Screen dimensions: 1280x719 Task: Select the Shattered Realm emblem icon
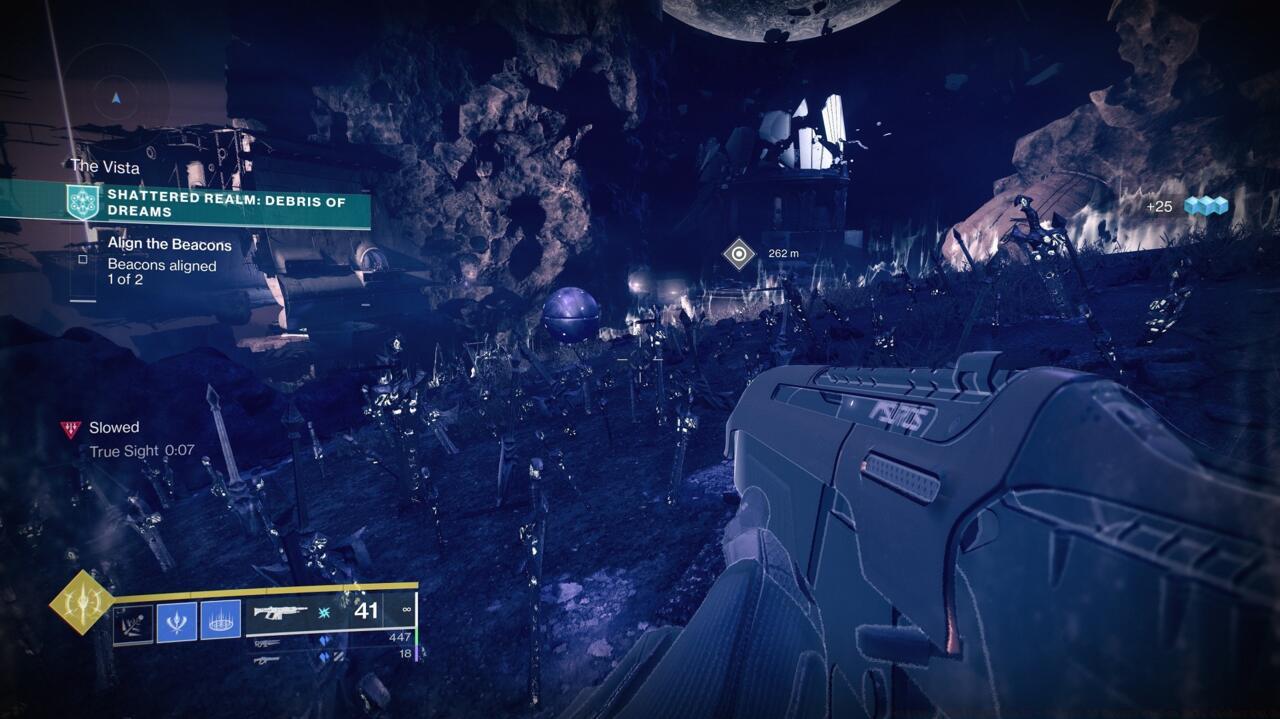pos(82,204)
